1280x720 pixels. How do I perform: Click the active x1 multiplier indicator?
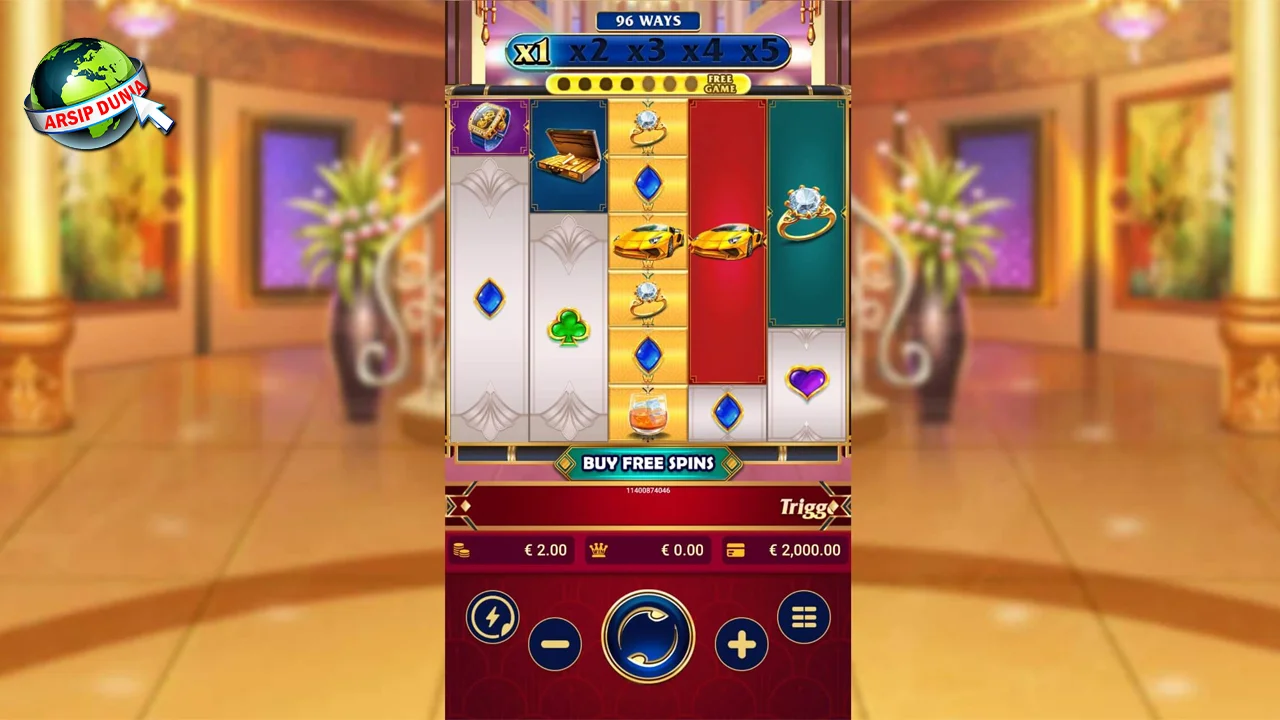(x=533, y=49)
